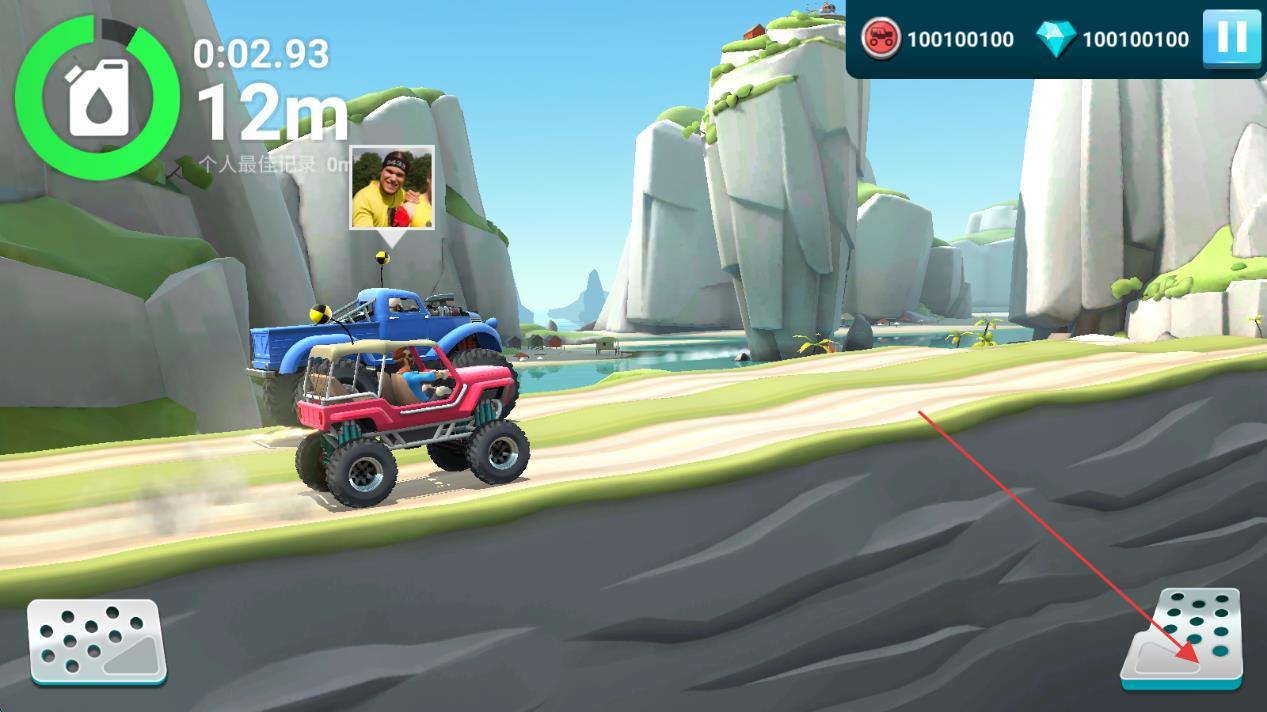Select the opponent's profile photo
Screen dimensions: 1267x712
(392, 187)
